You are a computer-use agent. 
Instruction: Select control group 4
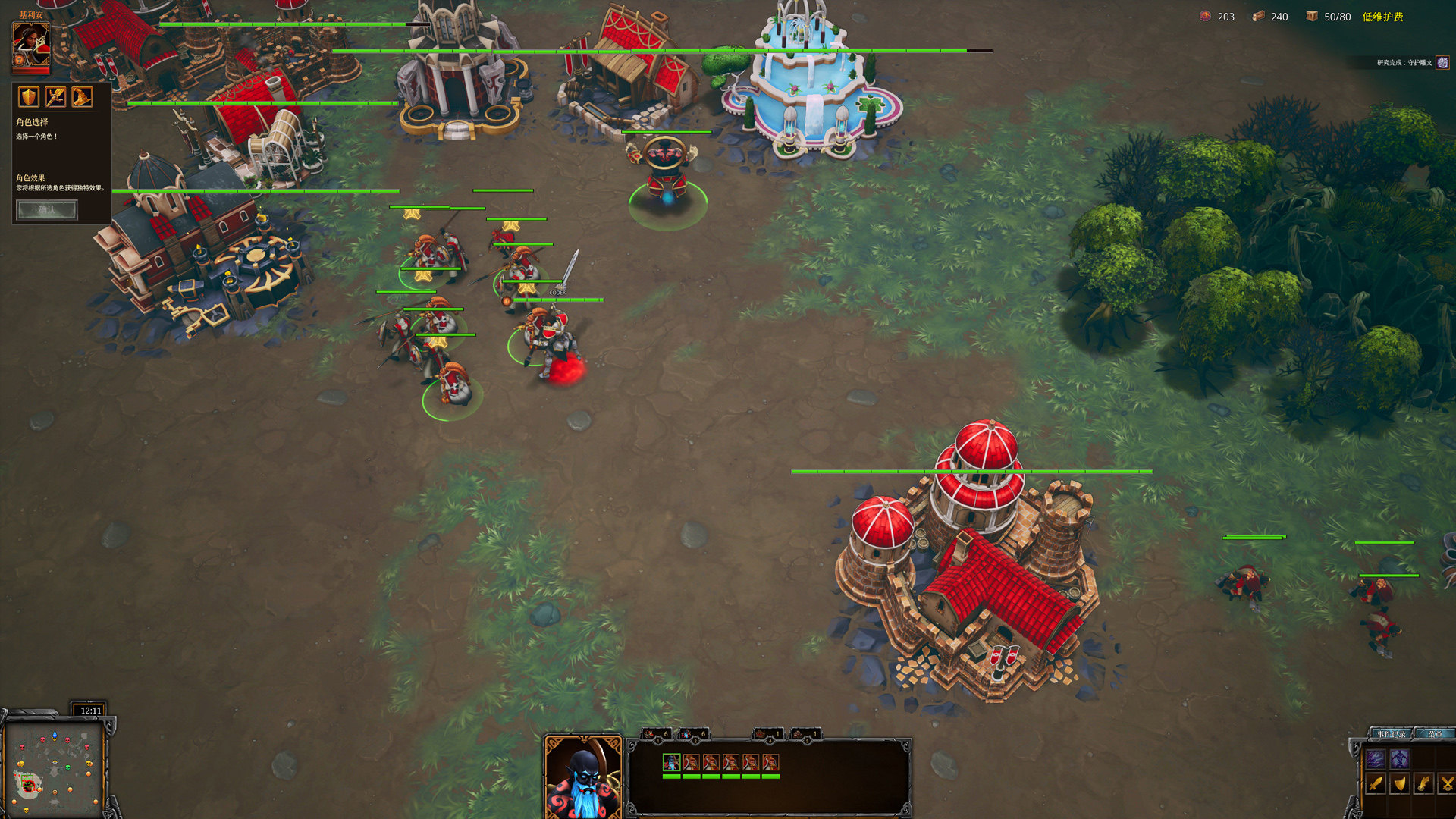[768, 733]
